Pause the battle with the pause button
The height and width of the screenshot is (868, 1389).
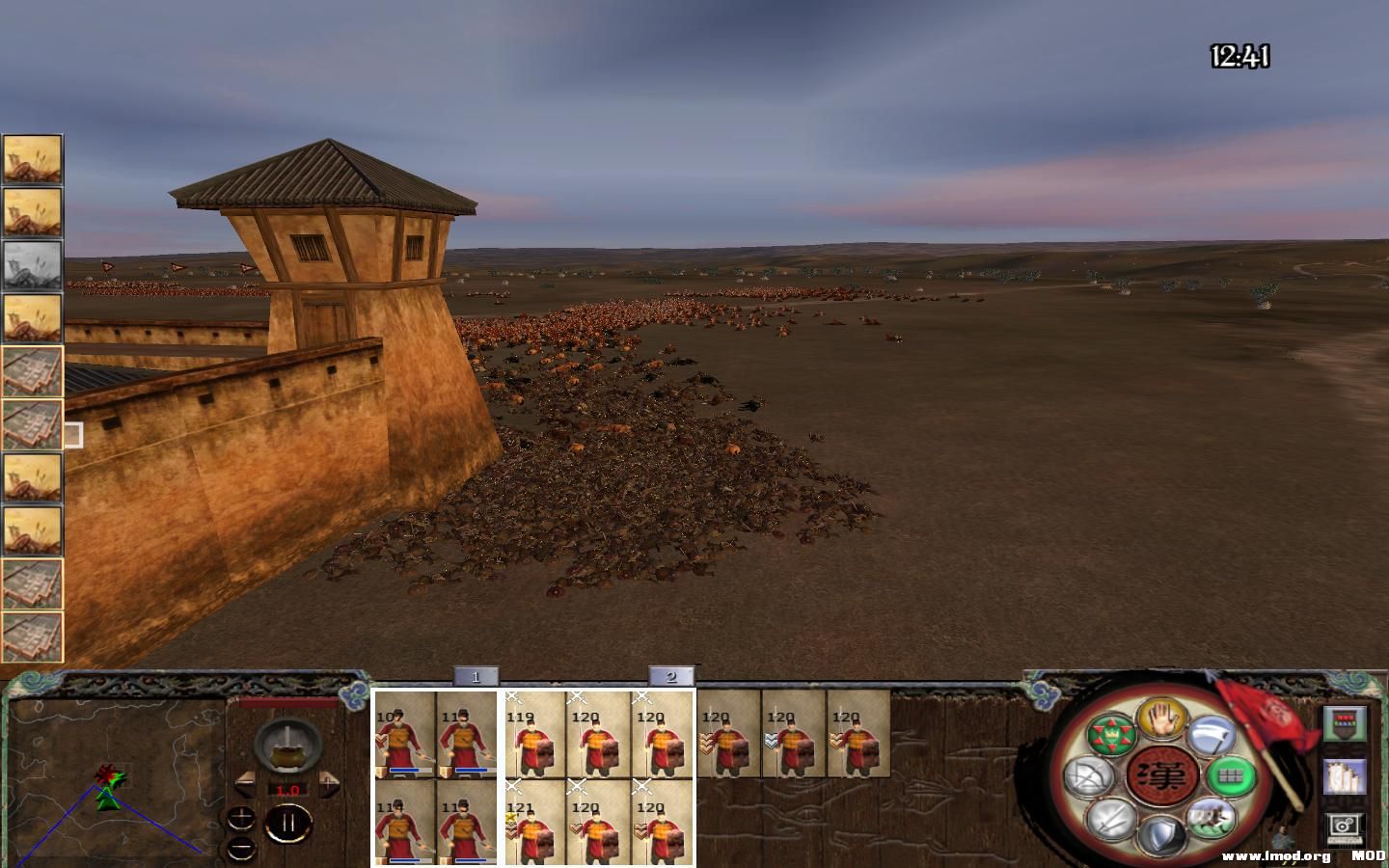click(287, 825)
